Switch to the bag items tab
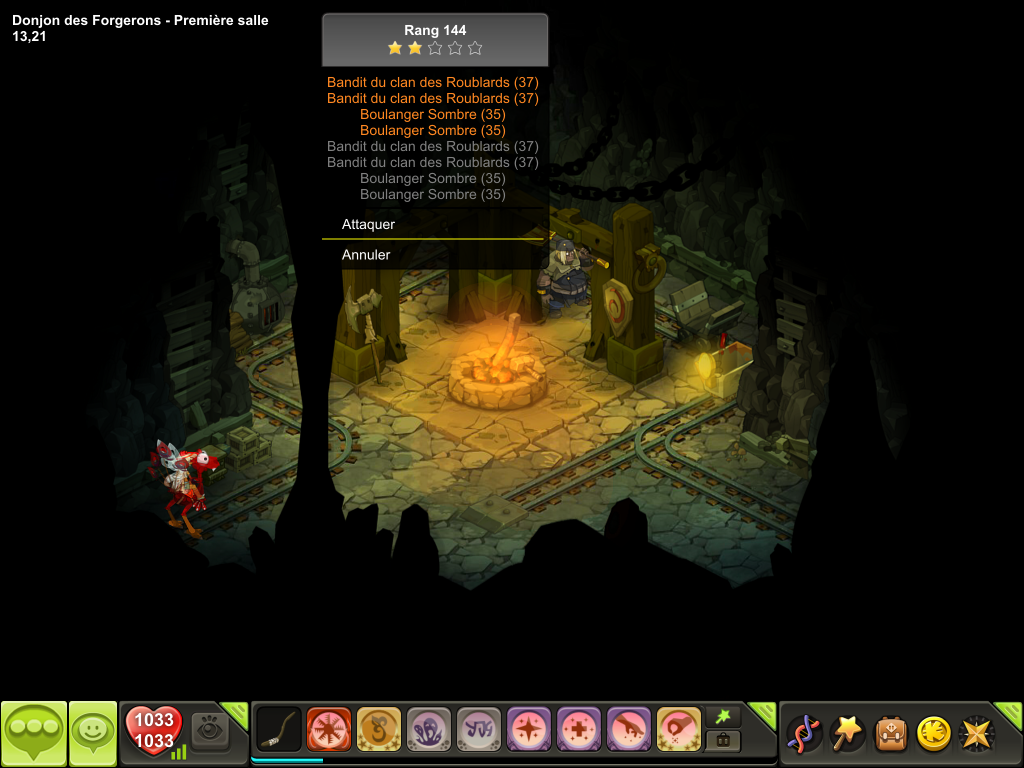 [x=723, y=741]
